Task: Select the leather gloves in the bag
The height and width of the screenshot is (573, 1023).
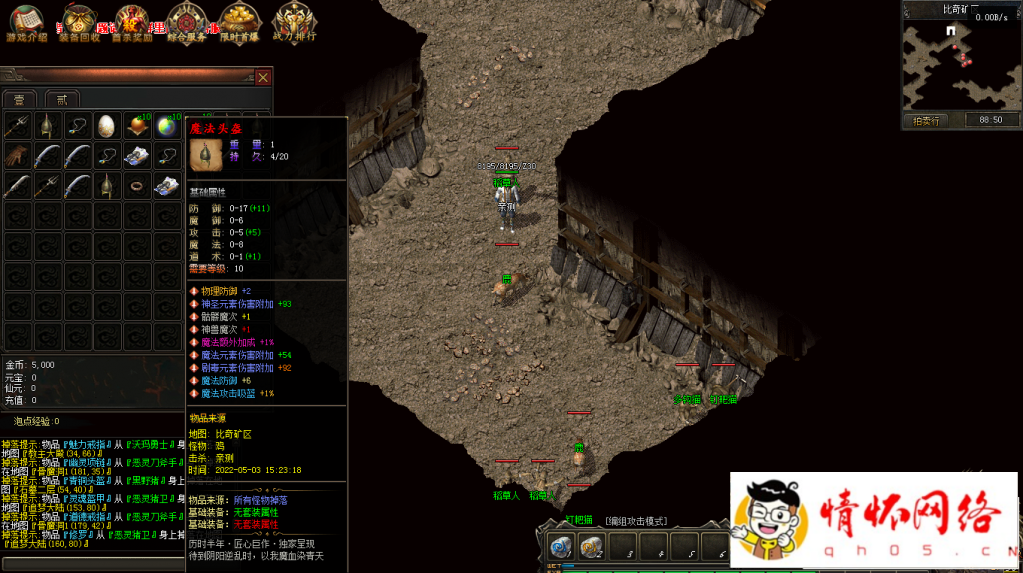Action: [x=17, y=156]
